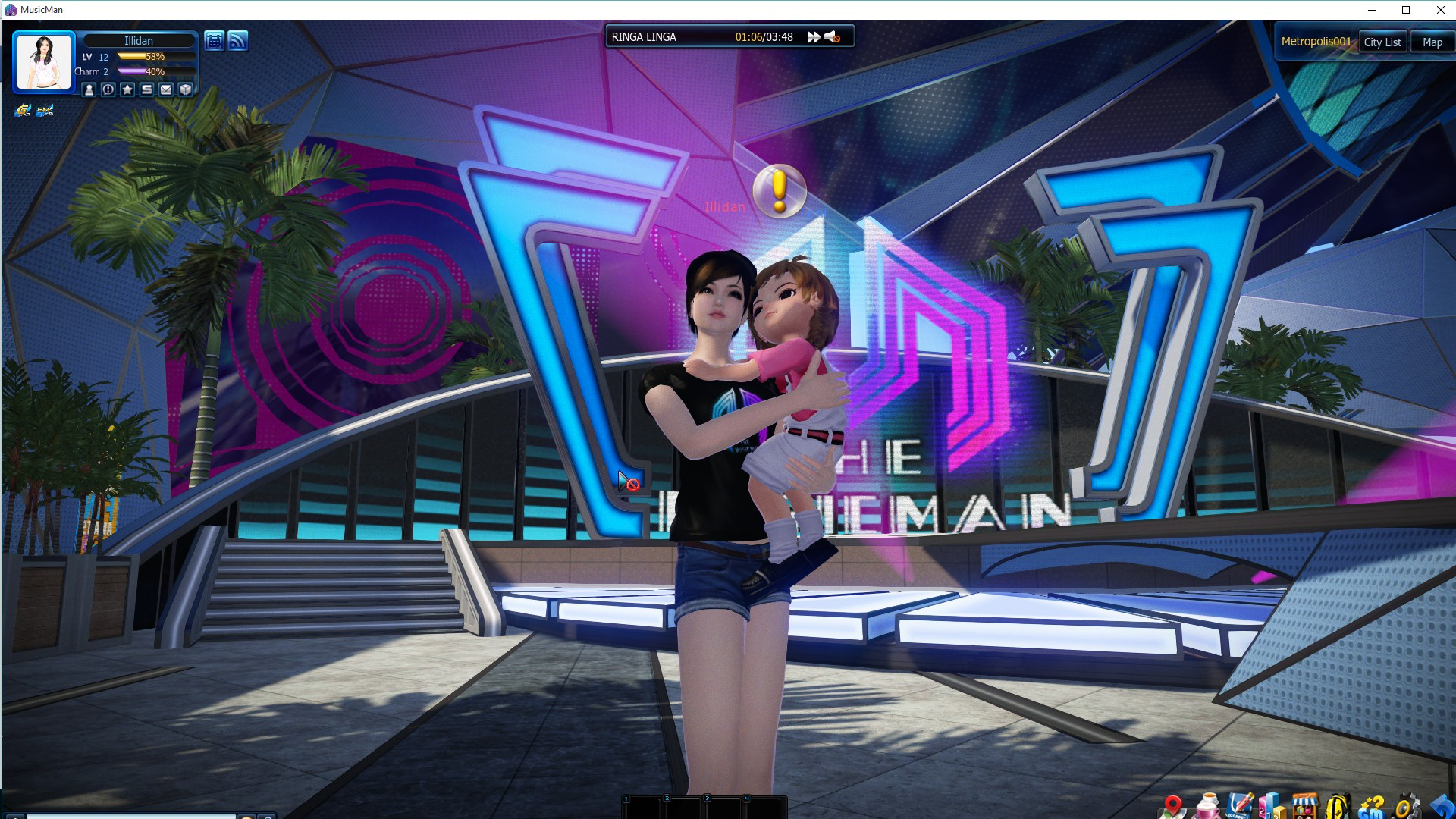Open the shop stall
Screen dimensions: 1456x819
point(1304,806)
